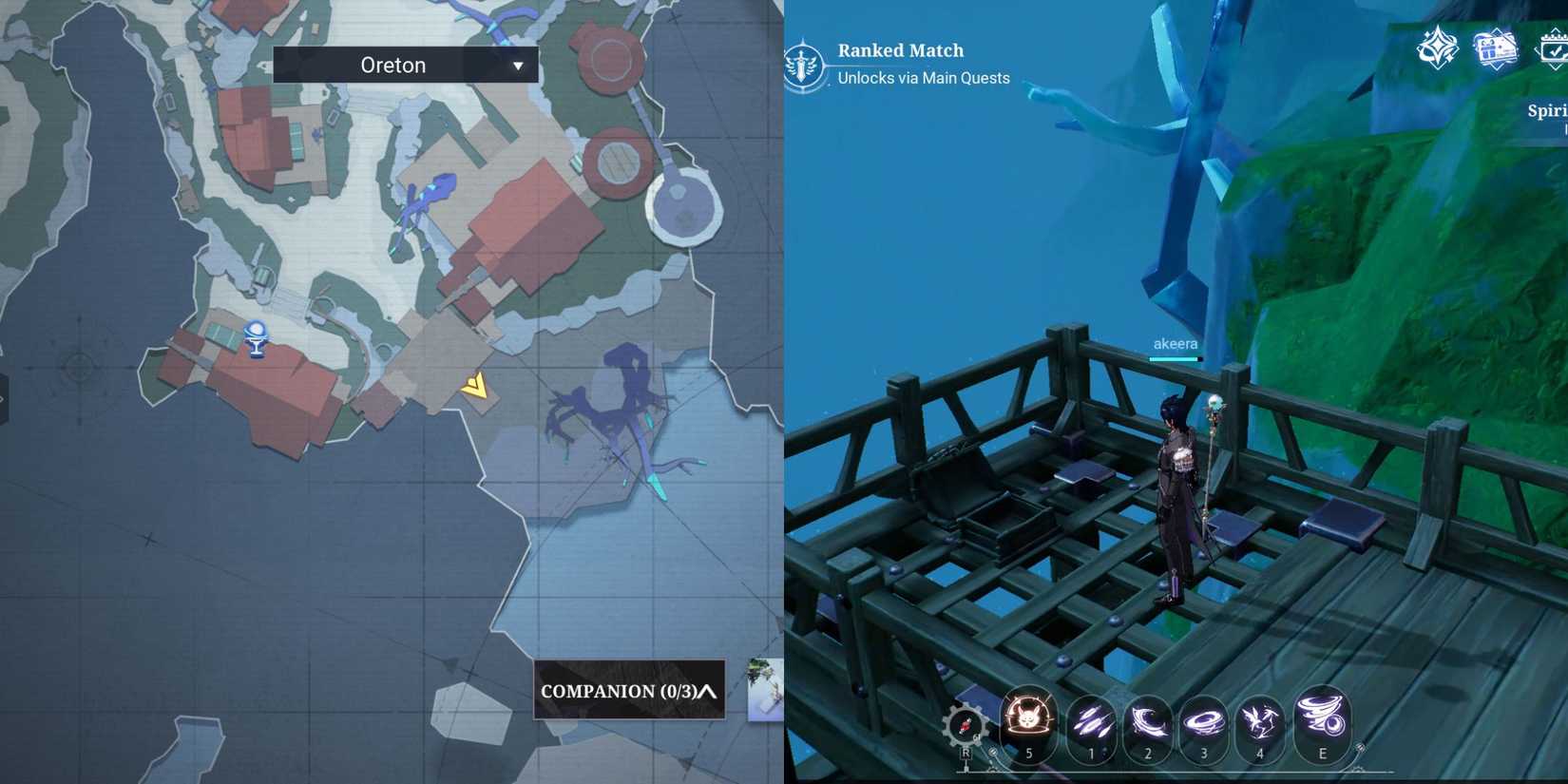Toggle the R skill indicator below the gear
Screen dimensions: 1568x784
tap(966, 753)
